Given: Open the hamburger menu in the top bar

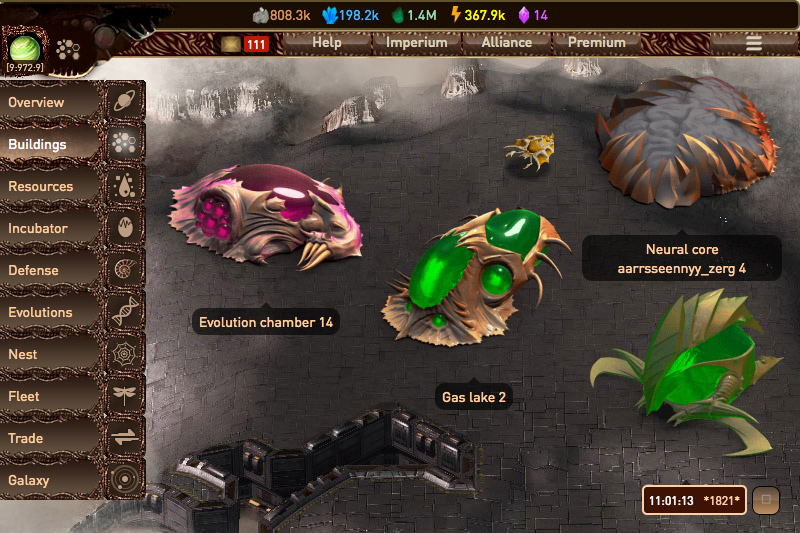Looking at the screenshot, I should [x=754, y=43].
